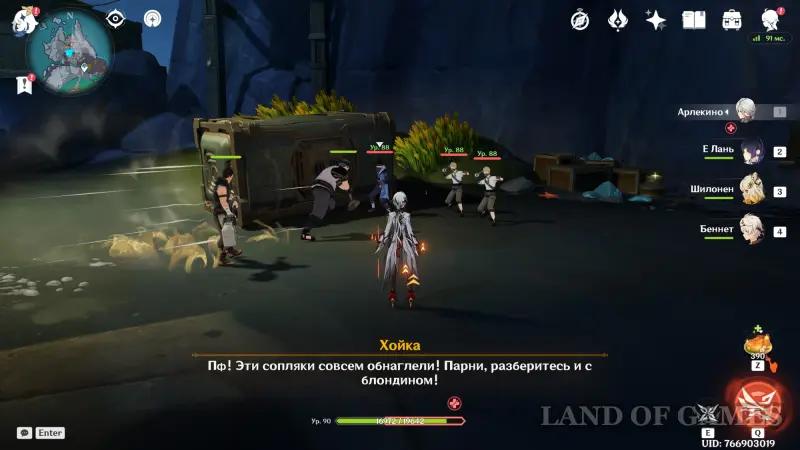Open the chat speech bubble

(x=24, y=433)
